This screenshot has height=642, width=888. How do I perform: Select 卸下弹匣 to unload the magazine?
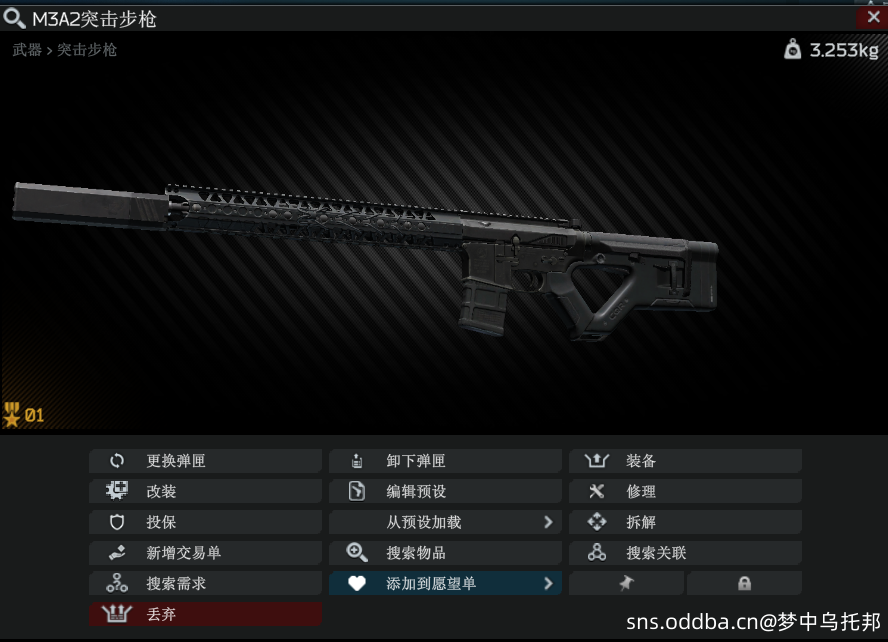coord(445,461)
